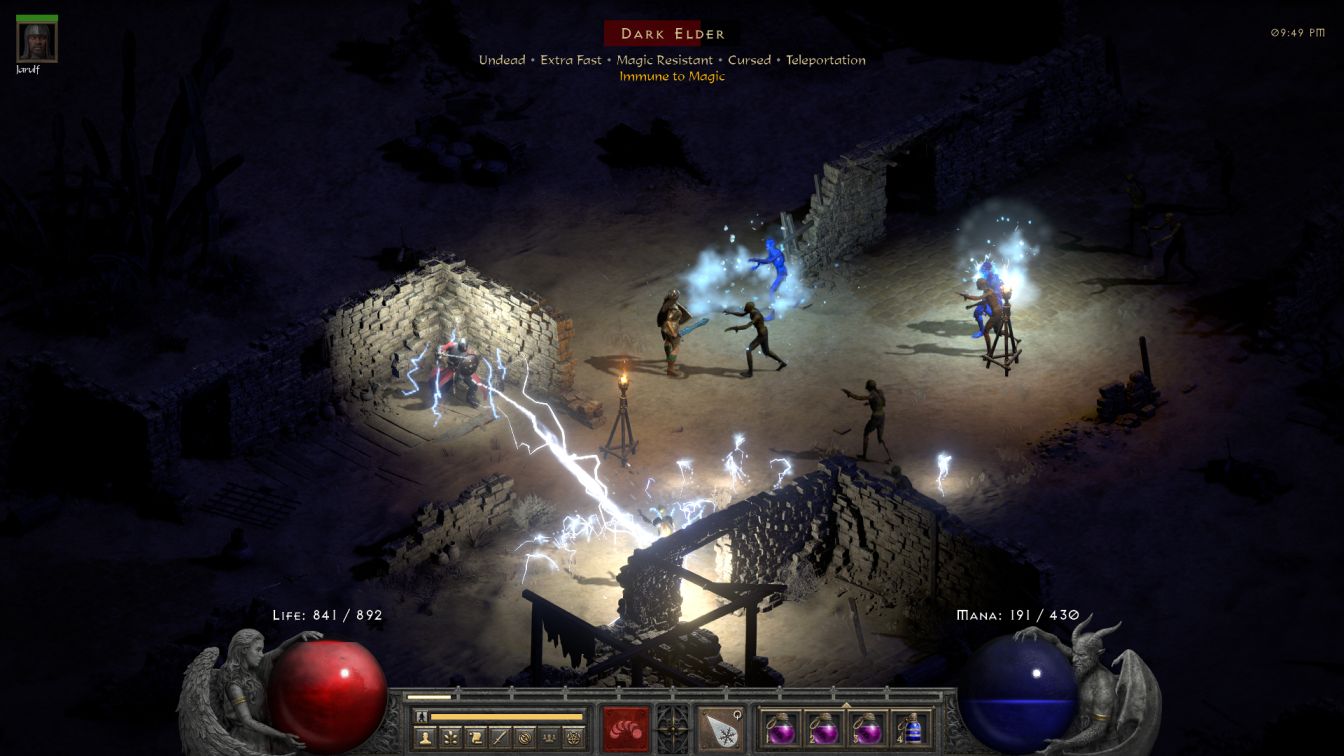1344x756 pixels.
Task: Select the mercenary portrait
Action: point(37,42)
